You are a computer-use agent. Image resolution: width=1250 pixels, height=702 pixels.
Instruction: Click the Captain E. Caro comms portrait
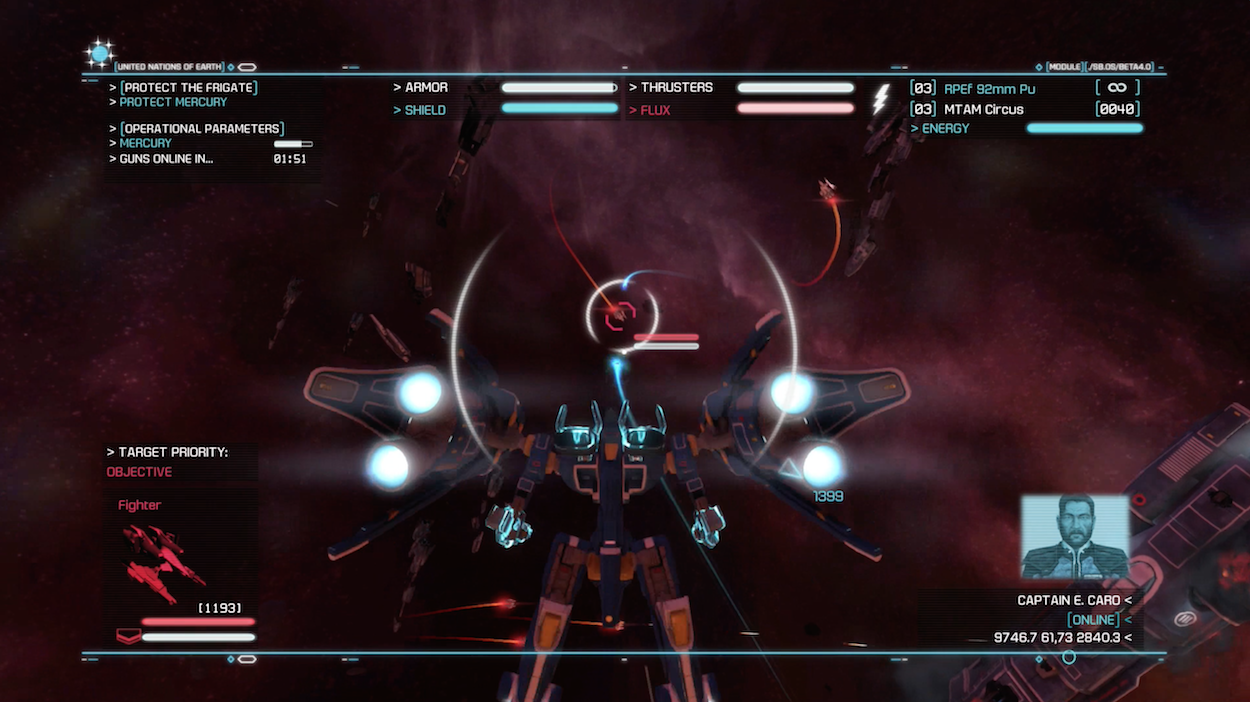(1074, 537)
